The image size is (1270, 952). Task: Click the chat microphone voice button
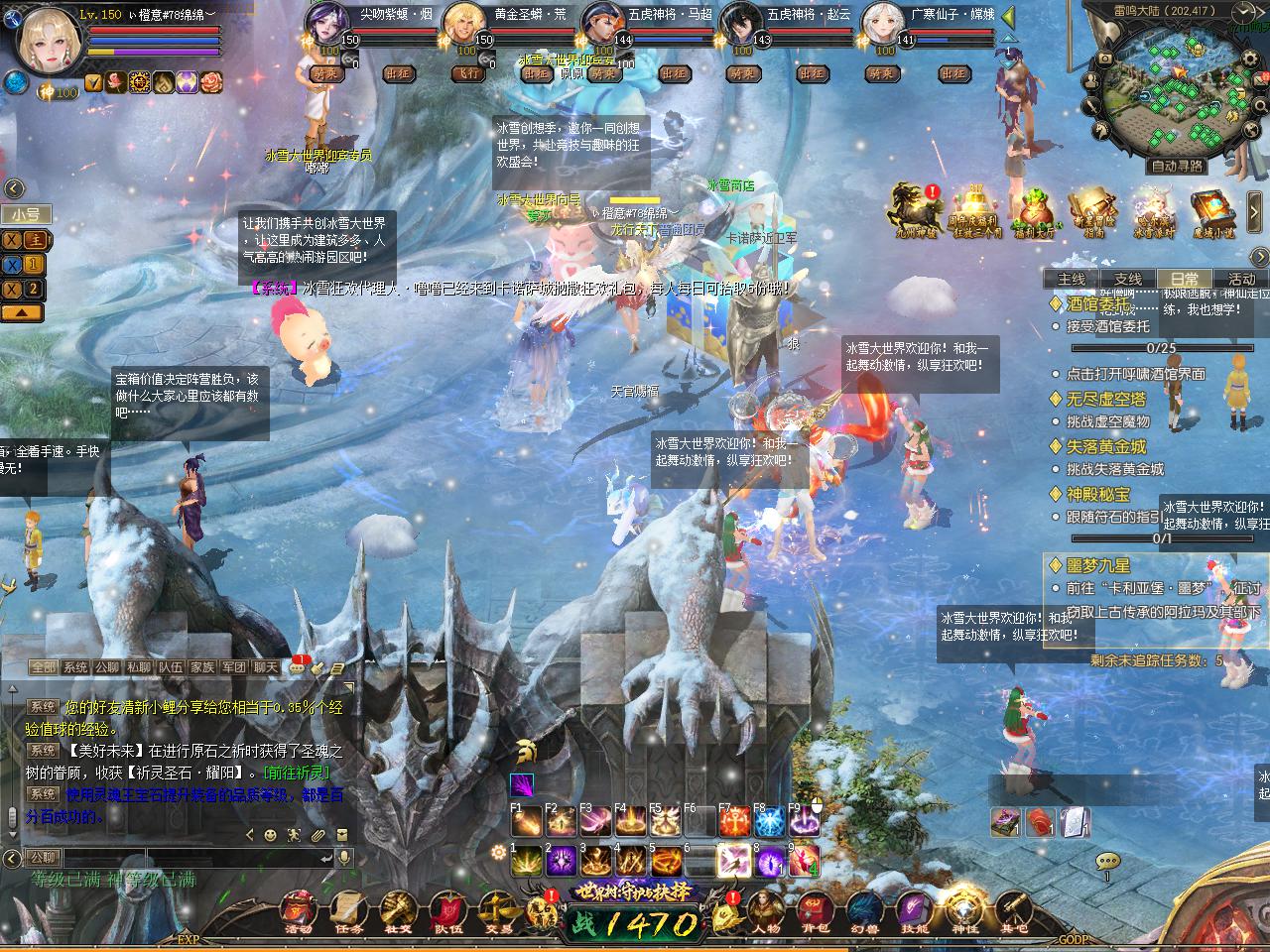[x=344, y=857]
